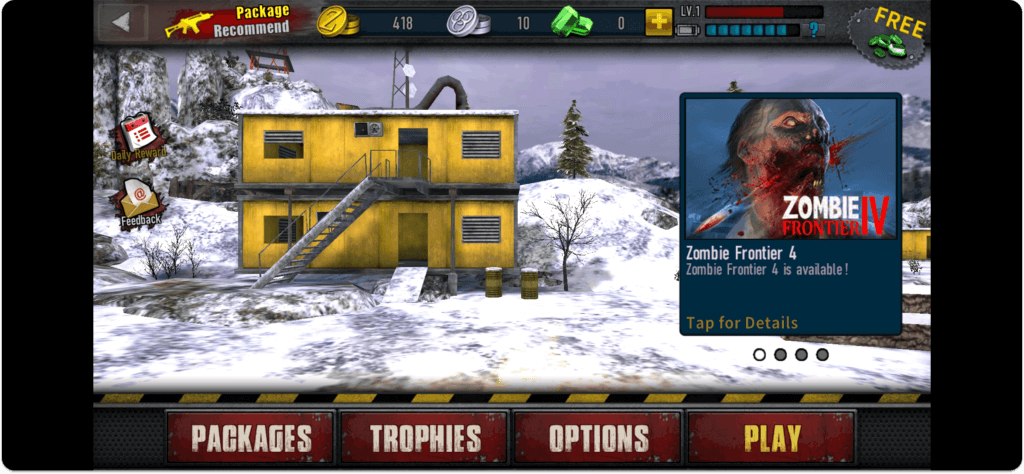1024x474 pixels.
Task: Tap for Details on the promo card
Action: (742, 322)
